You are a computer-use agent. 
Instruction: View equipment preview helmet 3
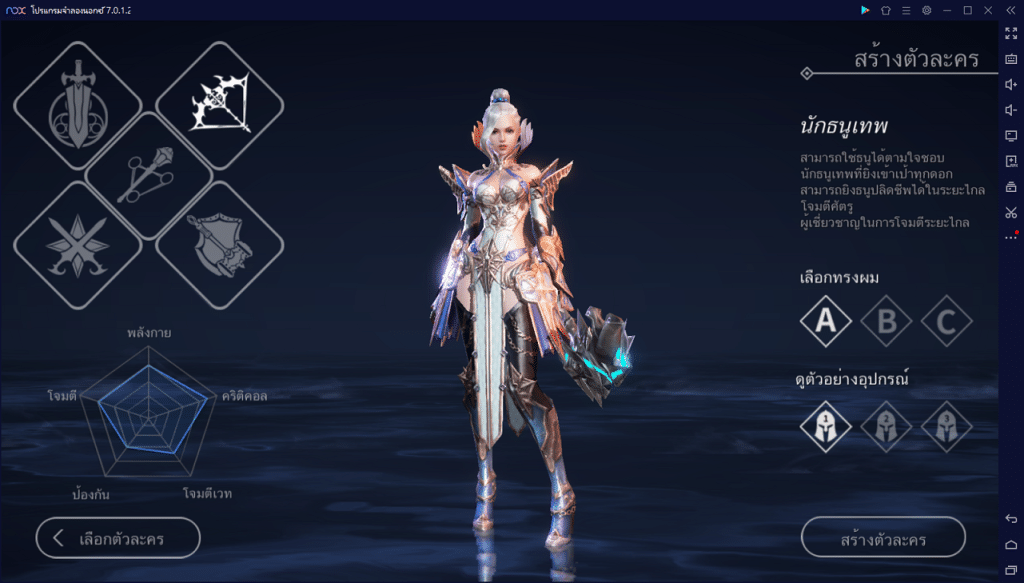pyautogui.click(x=946, y=426)
